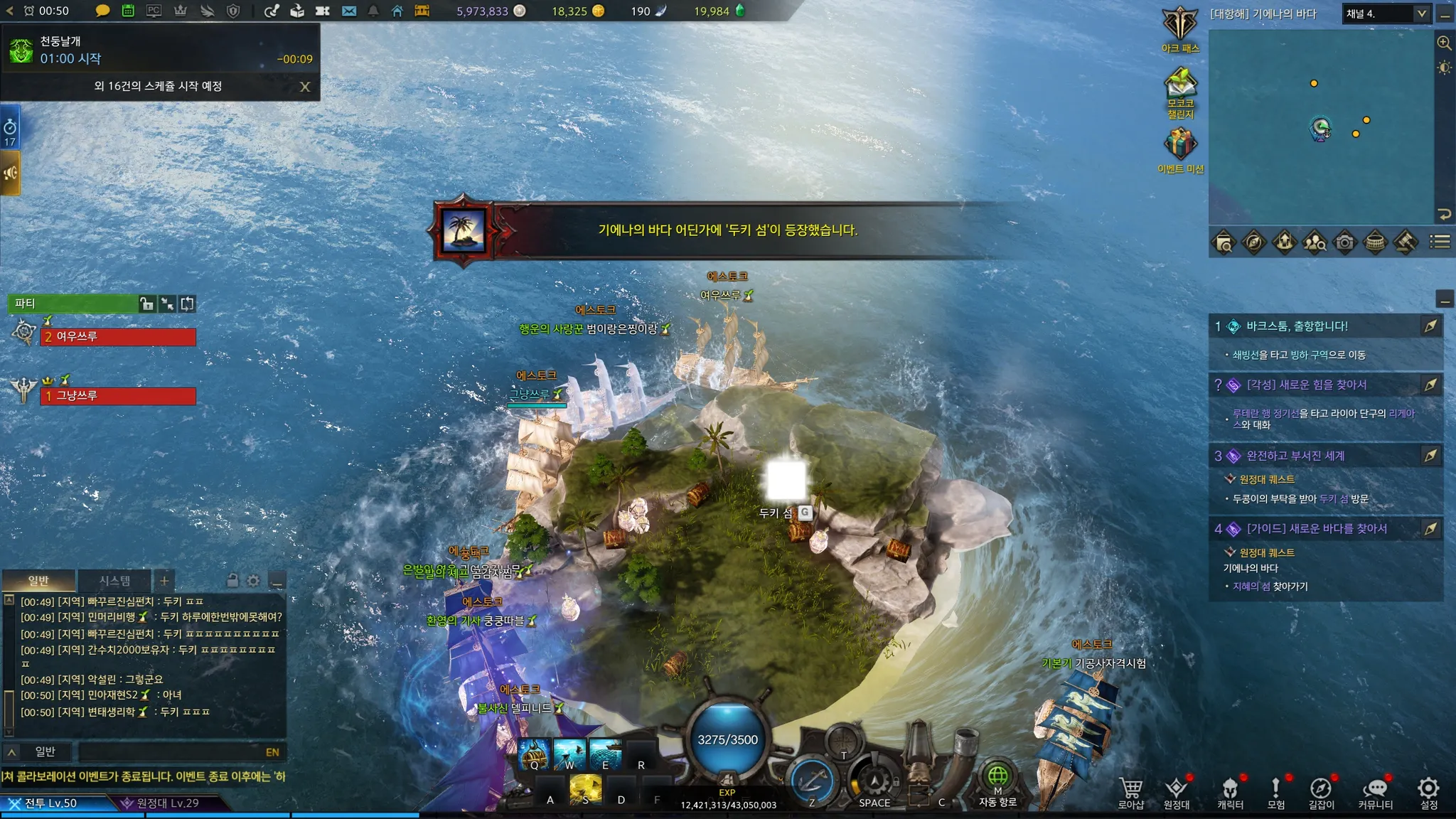The width and height of the screenshot is (1456, 819).
Task: Toggle 자동 항로 auto-route globe button
Action: tap(997, 777)
